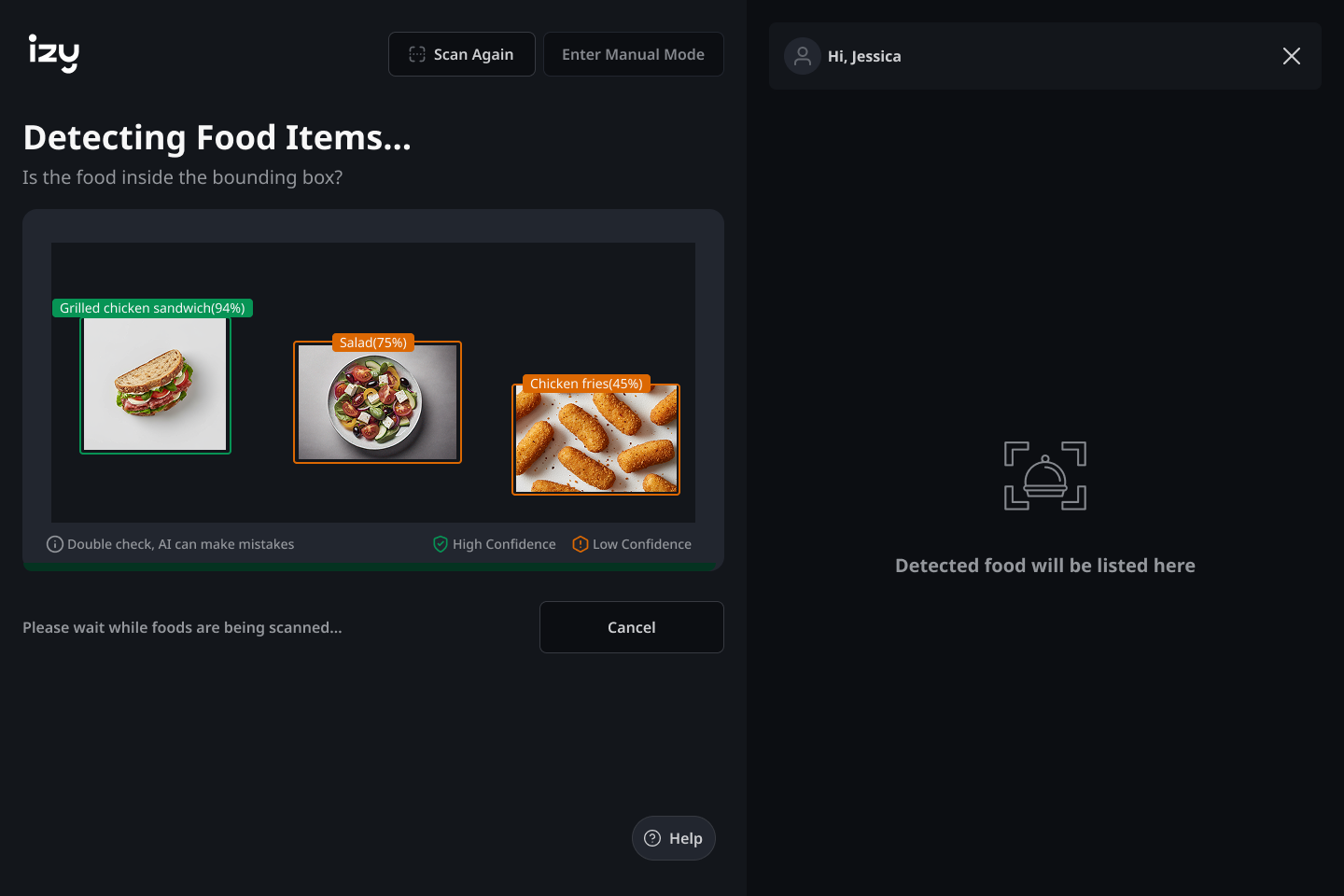
Task: Enter Manual Mode
Action: [633, 54]
